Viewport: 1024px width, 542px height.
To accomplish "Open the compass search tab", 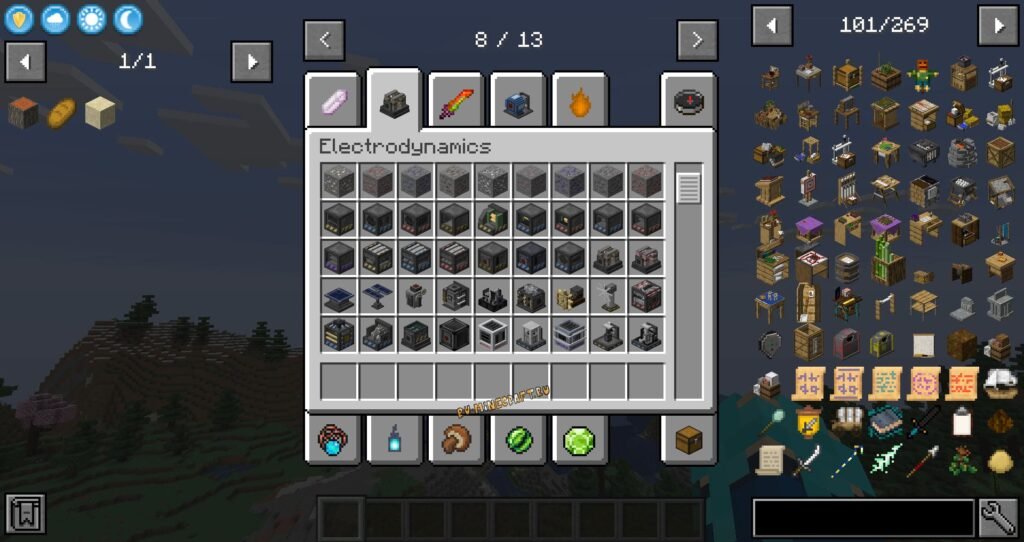I will click(688, 101).
